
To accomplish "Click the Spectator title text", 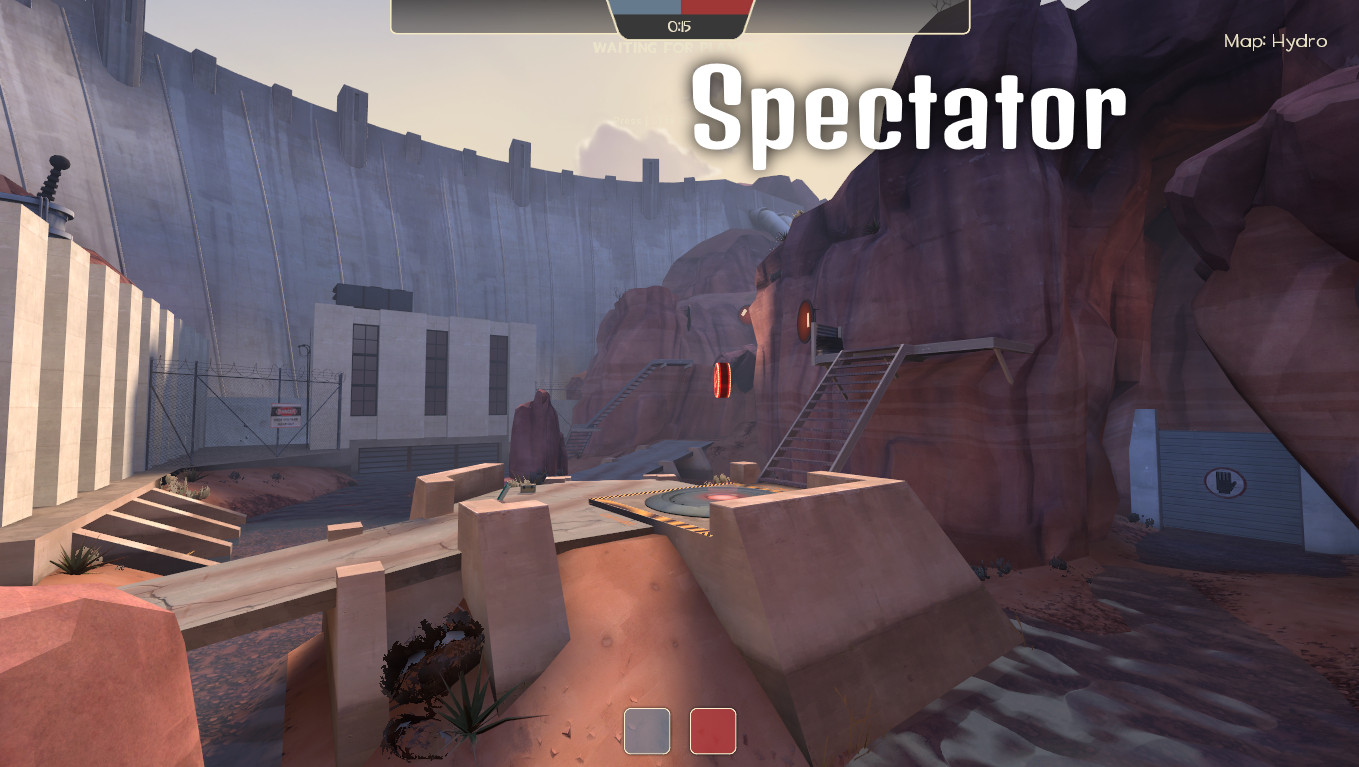I will point(910,105).
